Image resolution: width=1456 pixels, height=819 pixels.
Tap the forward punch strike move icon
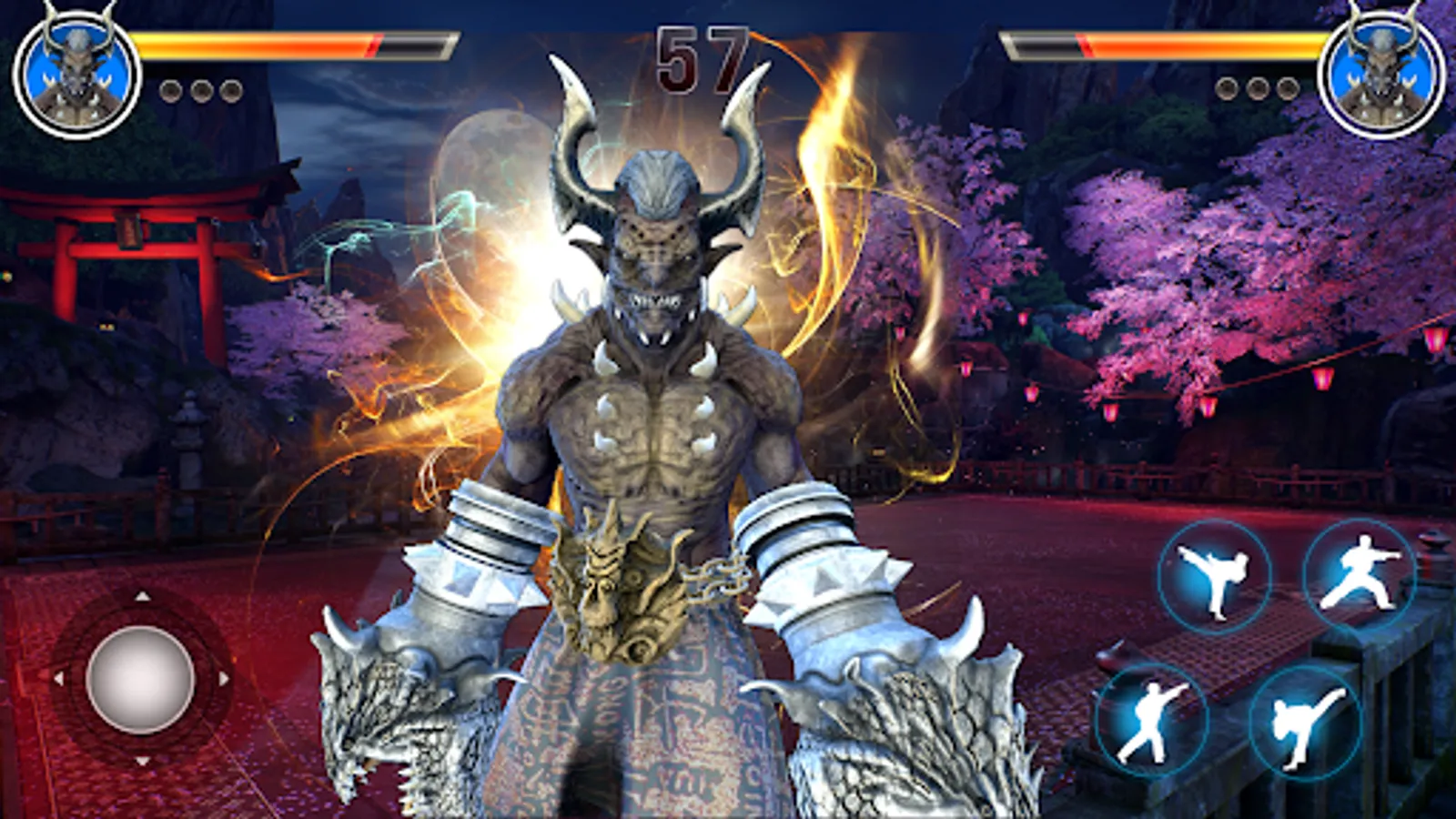pos(1154,719)
